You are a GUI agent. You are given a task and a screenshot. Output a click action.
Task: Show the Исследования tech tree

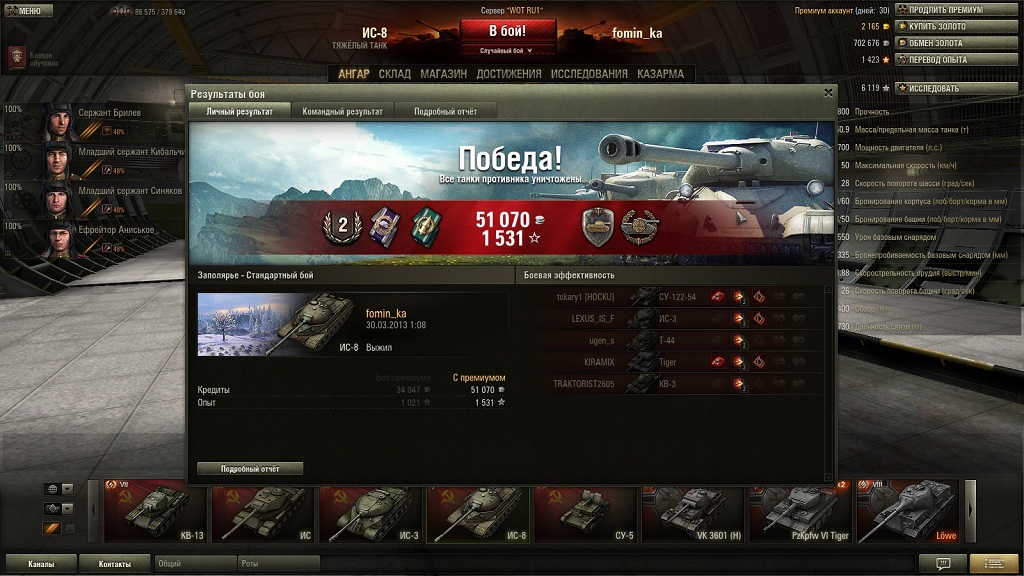589,74
